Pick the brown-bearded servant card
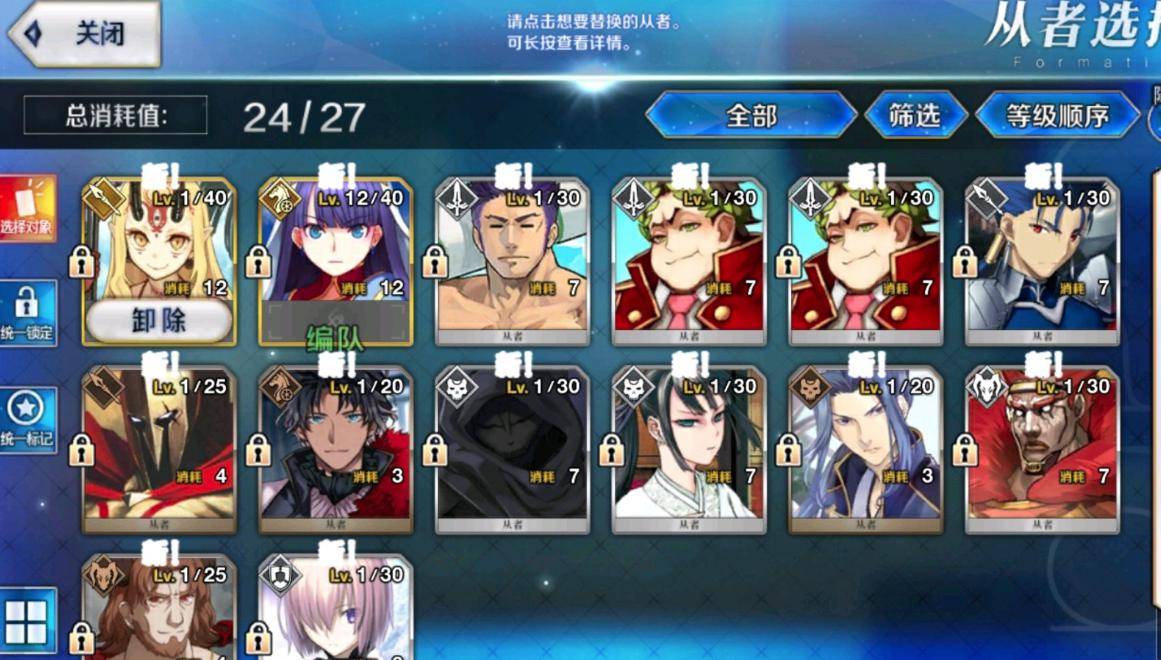Screen dimensions: 1161x660 pos(159,610)
